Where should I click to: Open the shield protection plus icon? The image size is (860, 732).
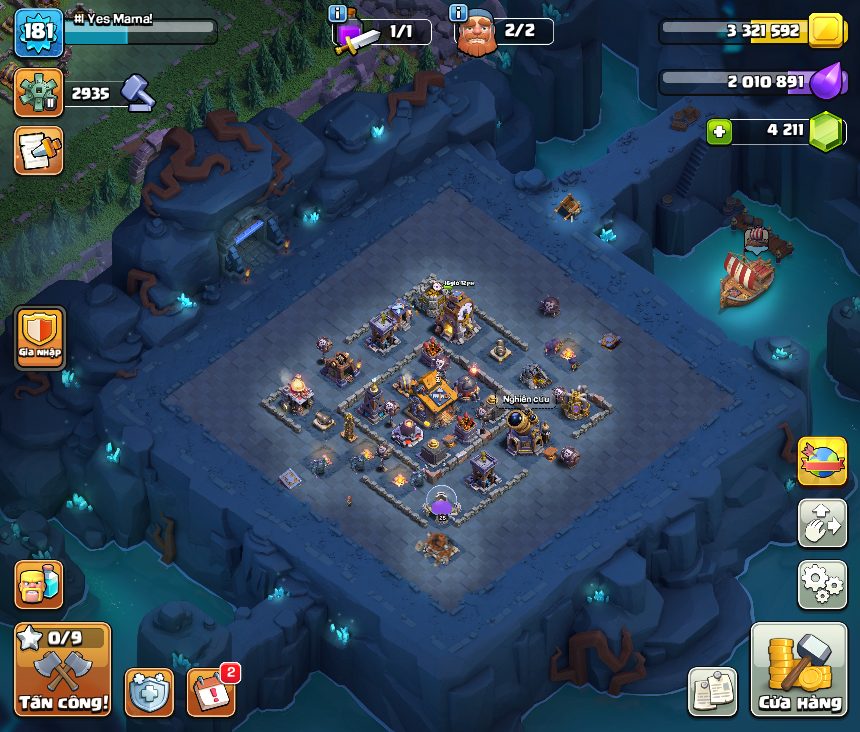(x=149, y=692)
